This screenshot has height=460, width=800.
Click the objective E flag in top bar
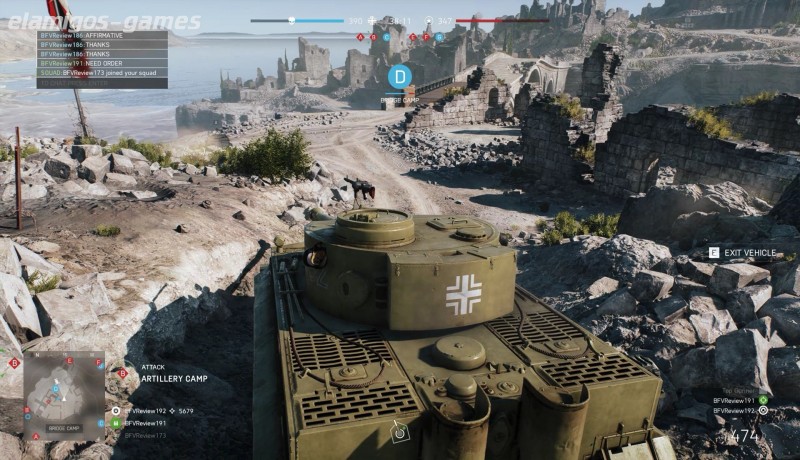tap(412, 37)
